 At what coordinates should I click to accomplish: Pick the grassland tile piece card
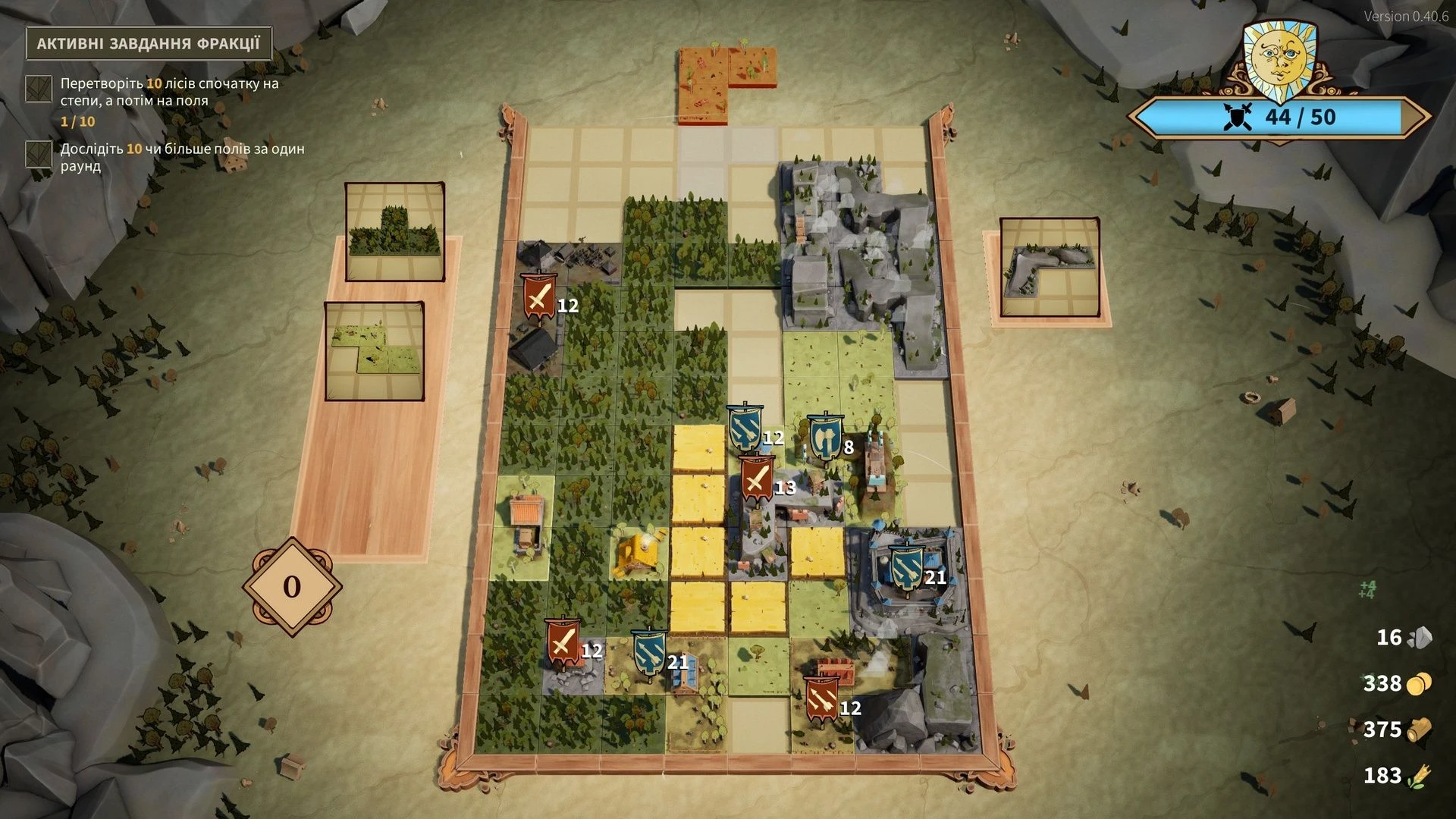[374, 350]
